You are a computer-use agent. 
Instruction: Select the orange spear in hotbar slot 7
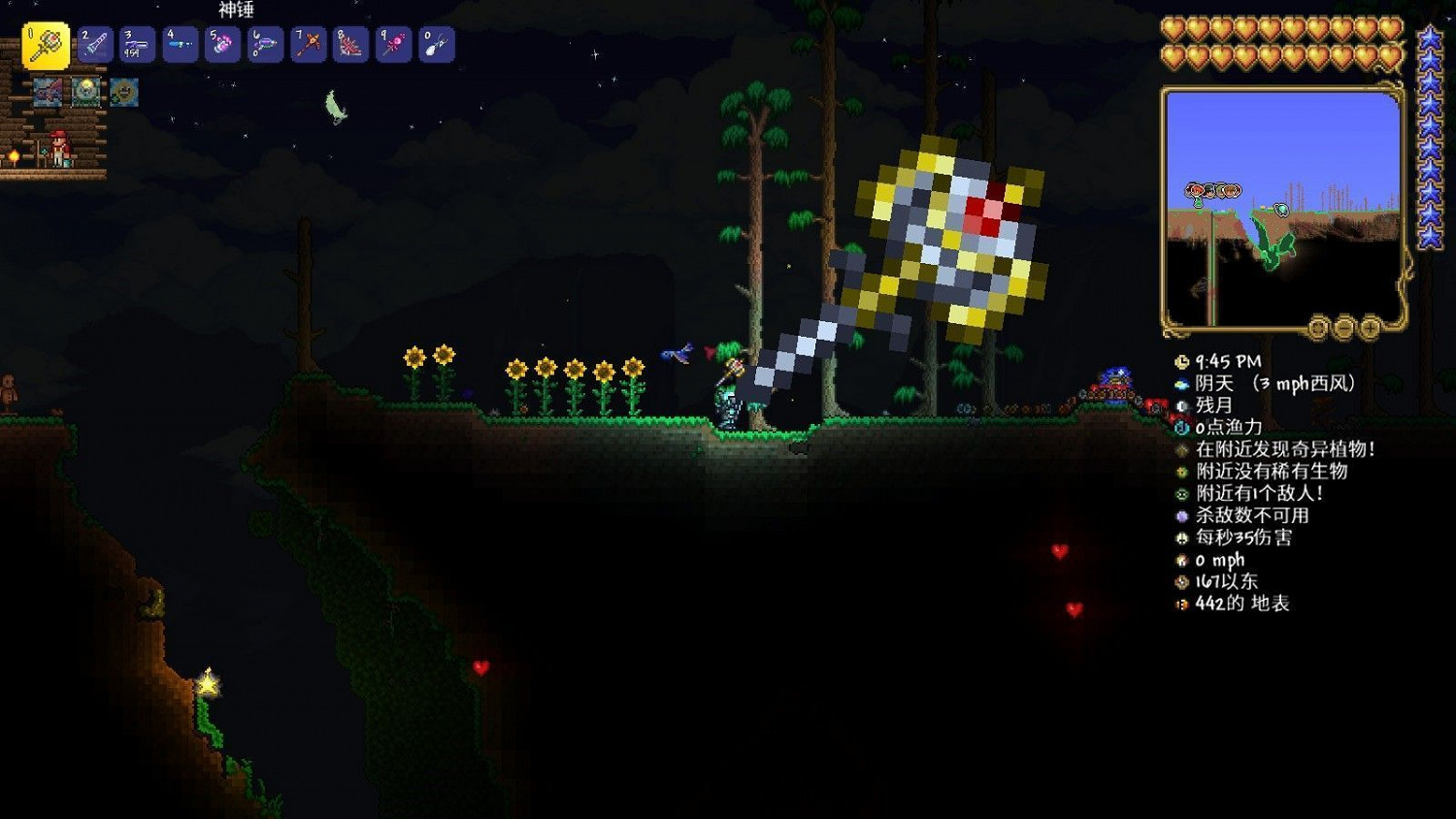click(x=307, y=43)
